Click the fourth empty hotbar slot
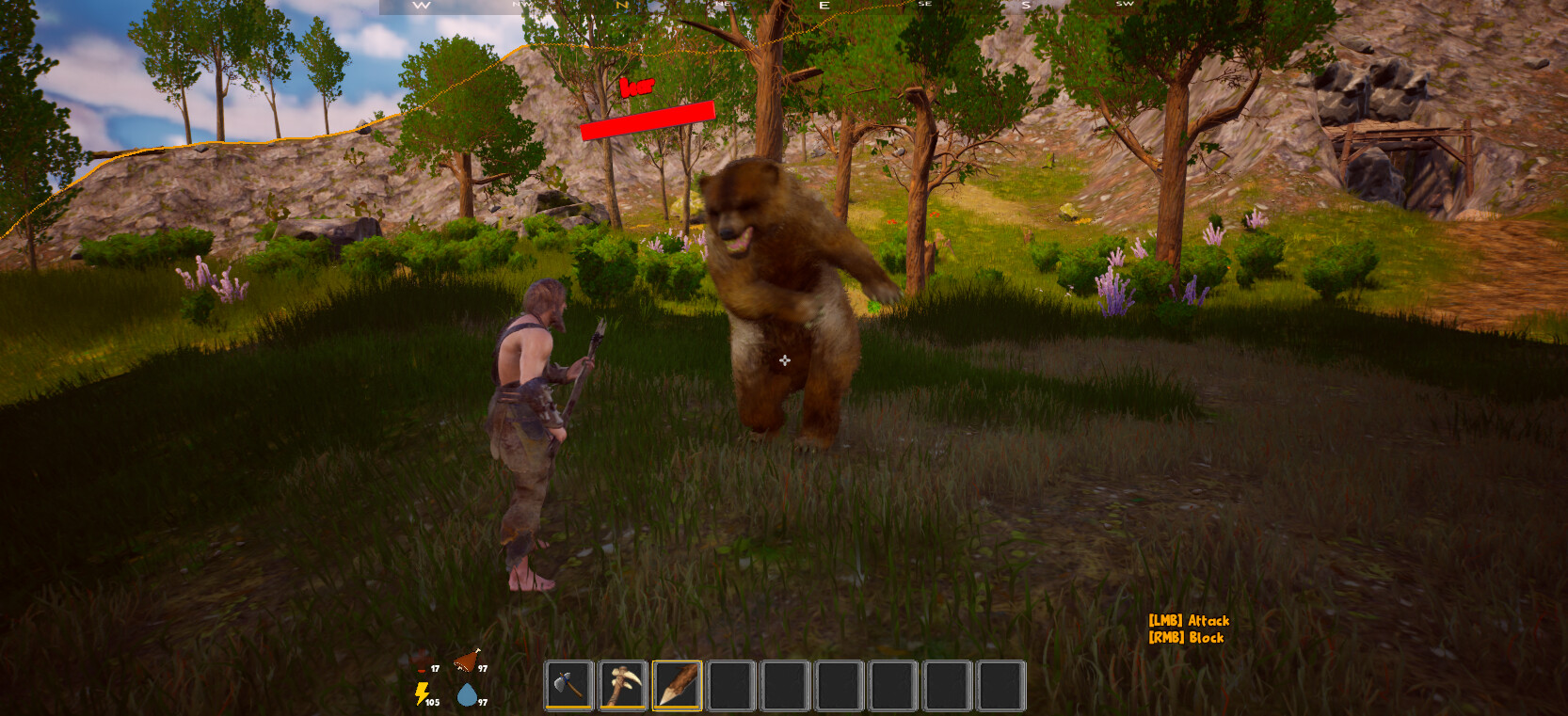 tap(730, 685)
